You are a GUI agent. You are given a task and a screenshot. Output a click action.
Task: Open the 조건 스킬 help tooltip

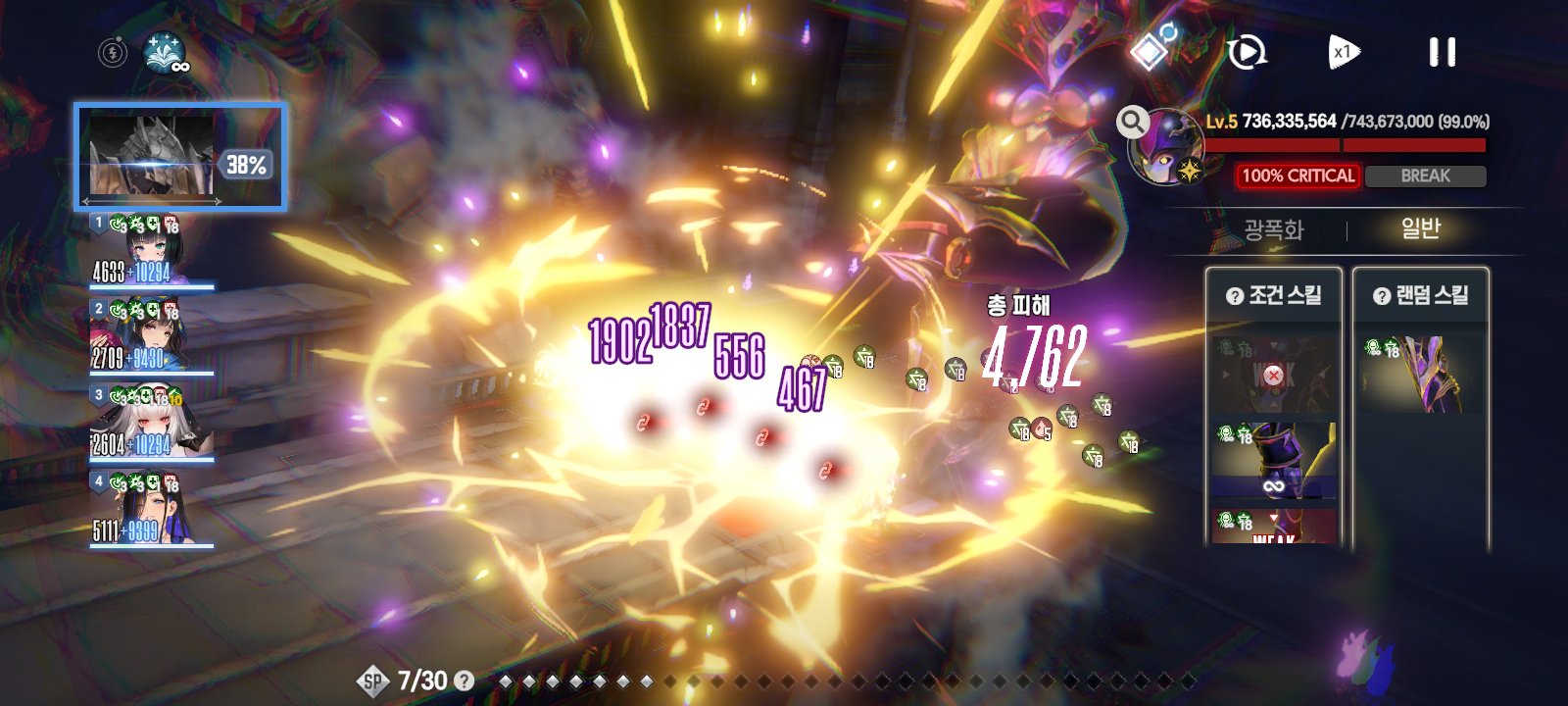click(1235, 296)
